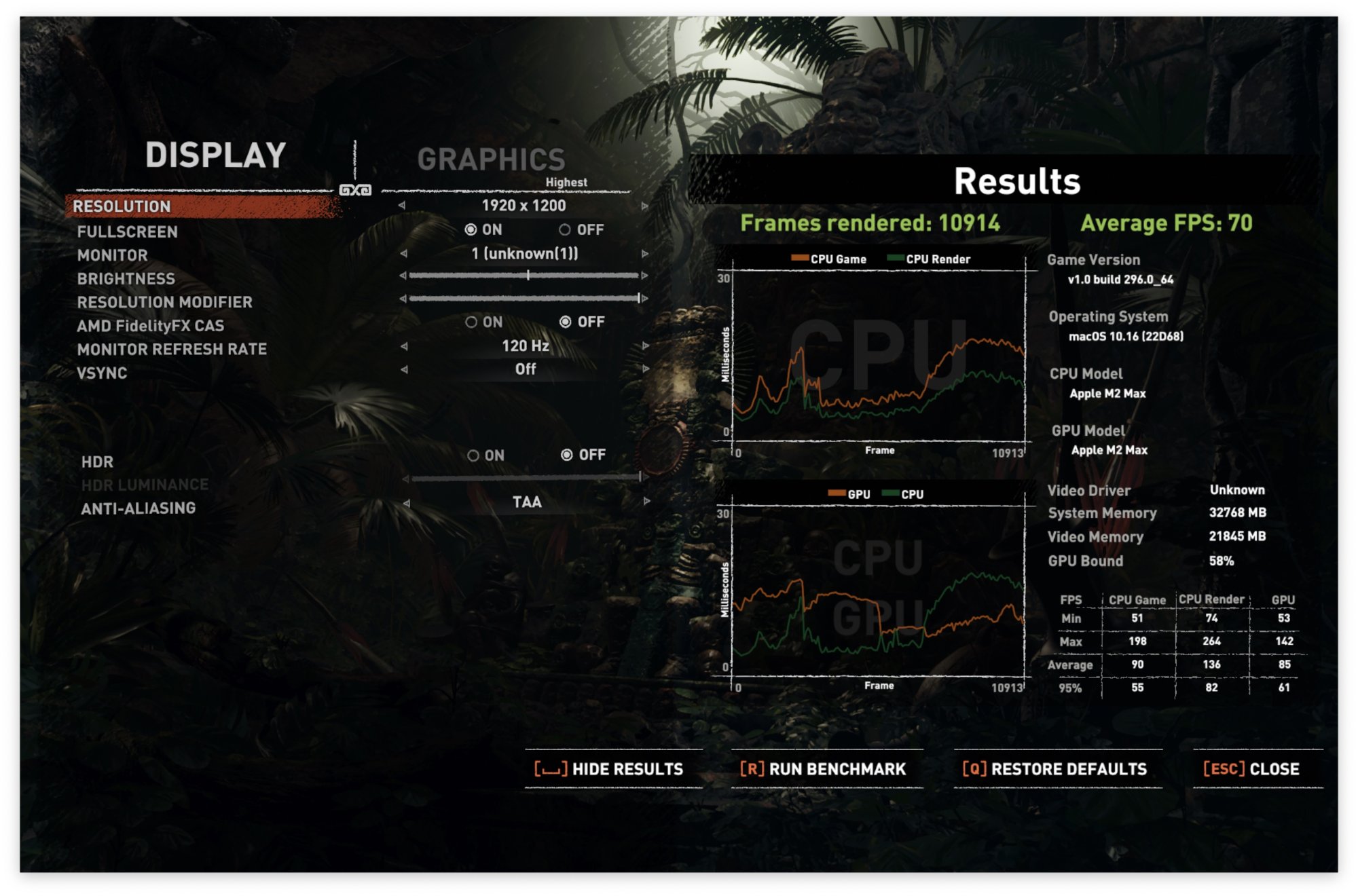The width and height of the screenshot is (1358, 896).
Task: Switch to the Graphics tab
Action: pyautogui.click(x=490, y=160)
